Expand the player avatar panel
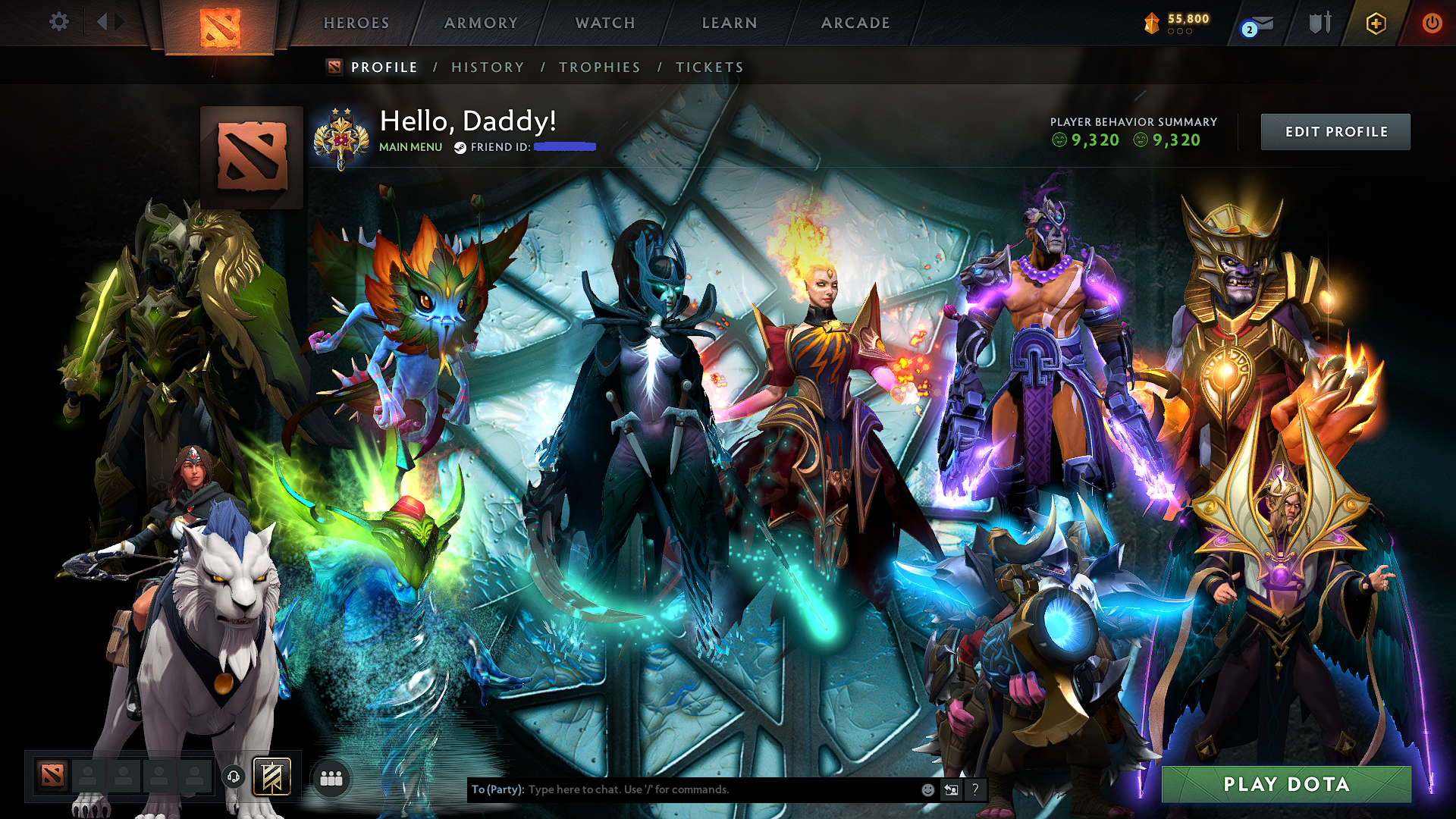Screen dimensions: 1456x819 tap(251, 157)
